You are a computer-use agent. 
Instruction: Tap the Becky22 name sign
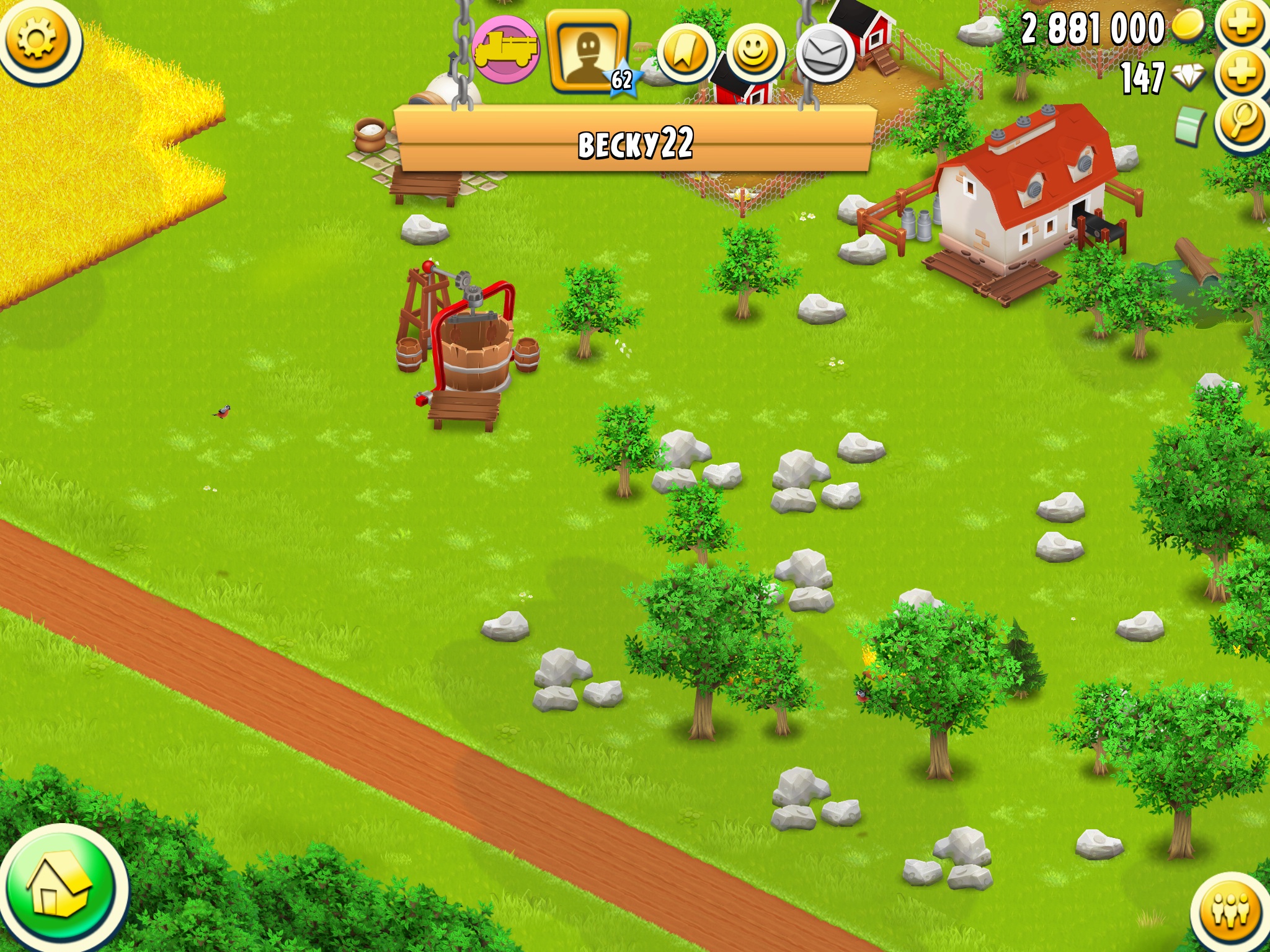point(635,144)
